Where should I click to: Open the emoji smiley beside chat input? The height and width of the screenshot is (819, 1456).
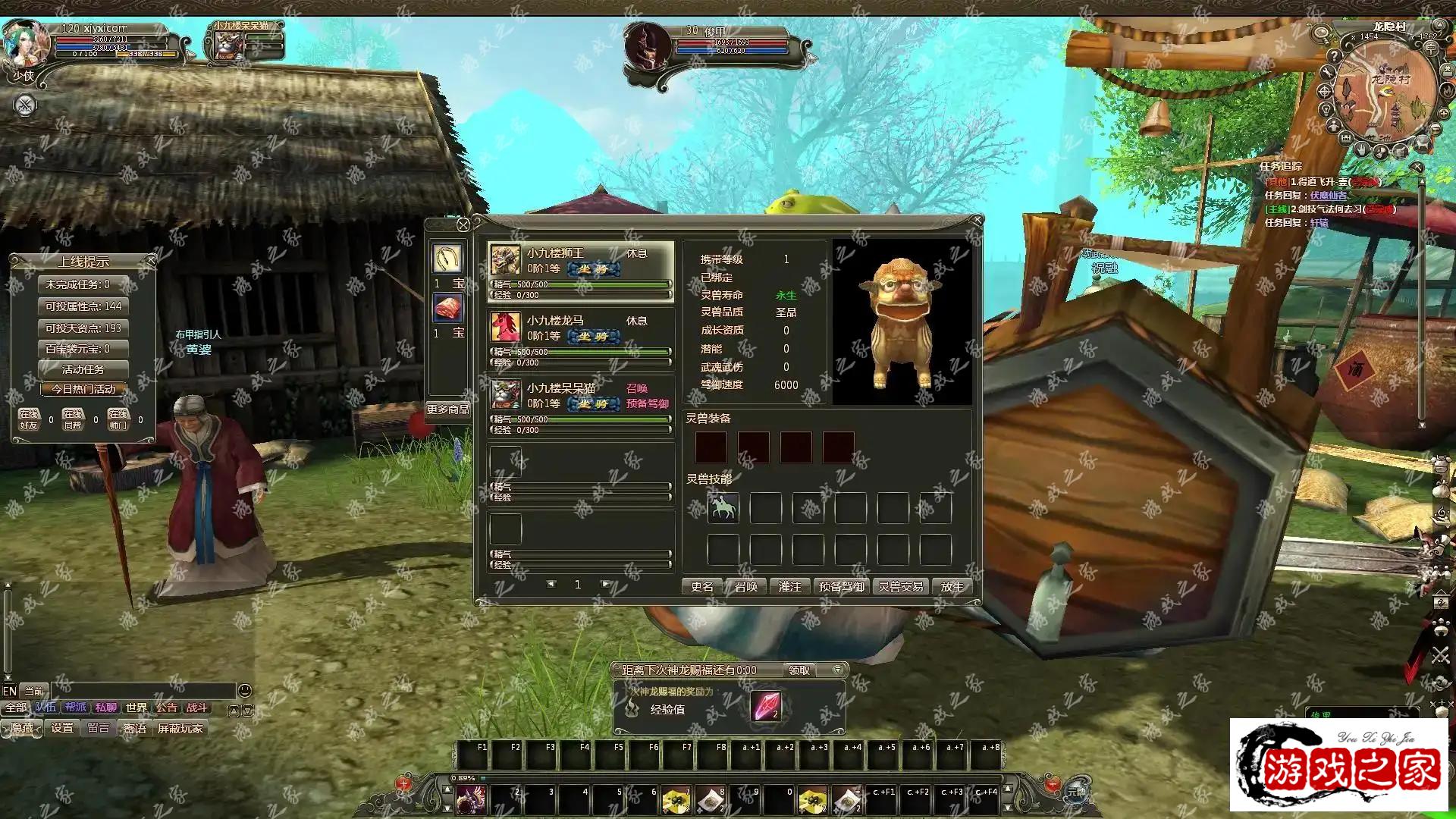pos(244,690)
